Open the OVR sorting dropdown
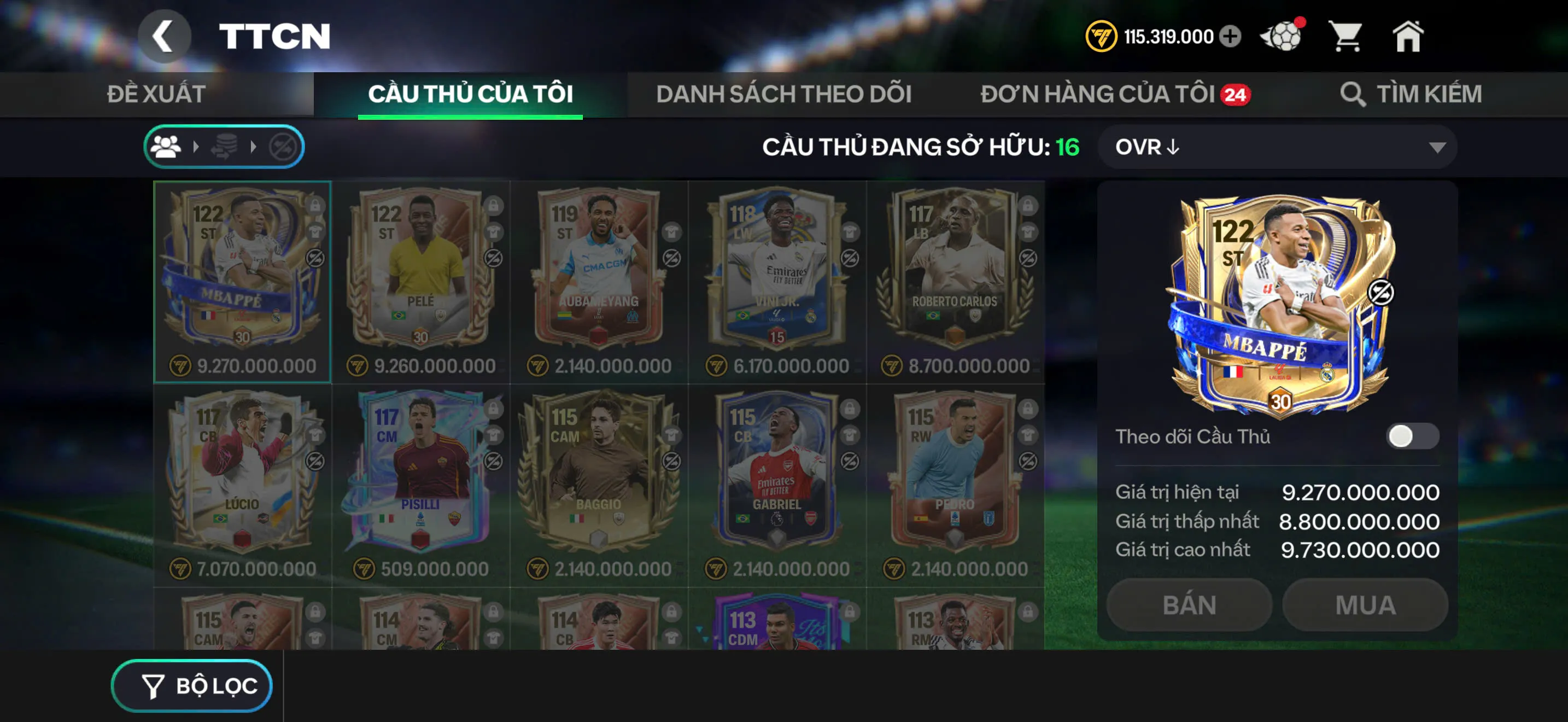 (x=1278, y=147)
